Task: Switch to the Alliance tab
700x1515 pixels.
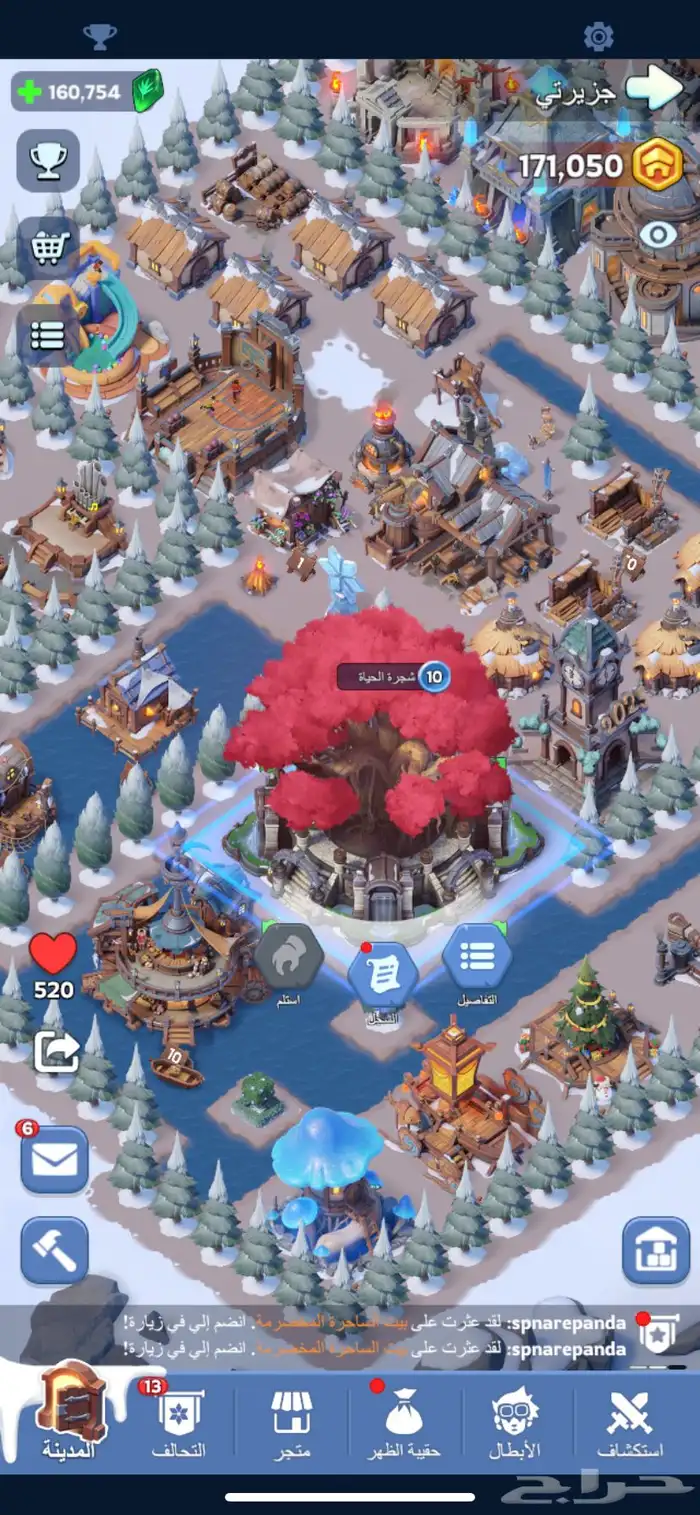Action: coord(179,1422)
